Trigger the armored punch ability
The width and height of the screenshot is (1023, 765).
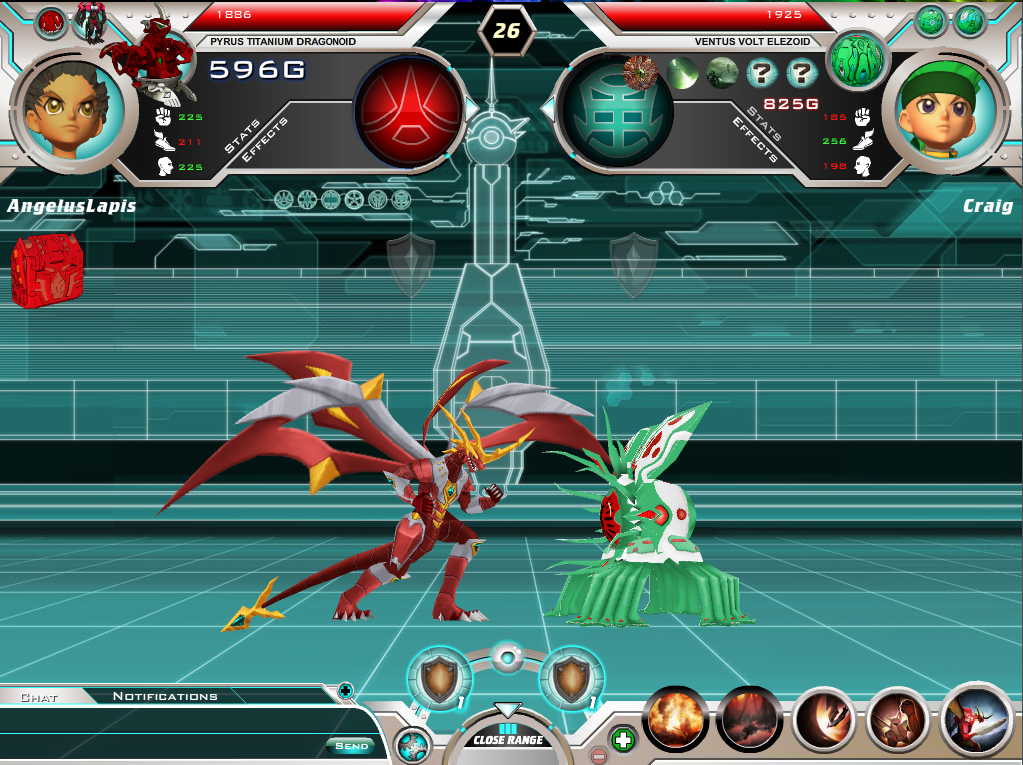pyautogui.click(x=898, y=718)
